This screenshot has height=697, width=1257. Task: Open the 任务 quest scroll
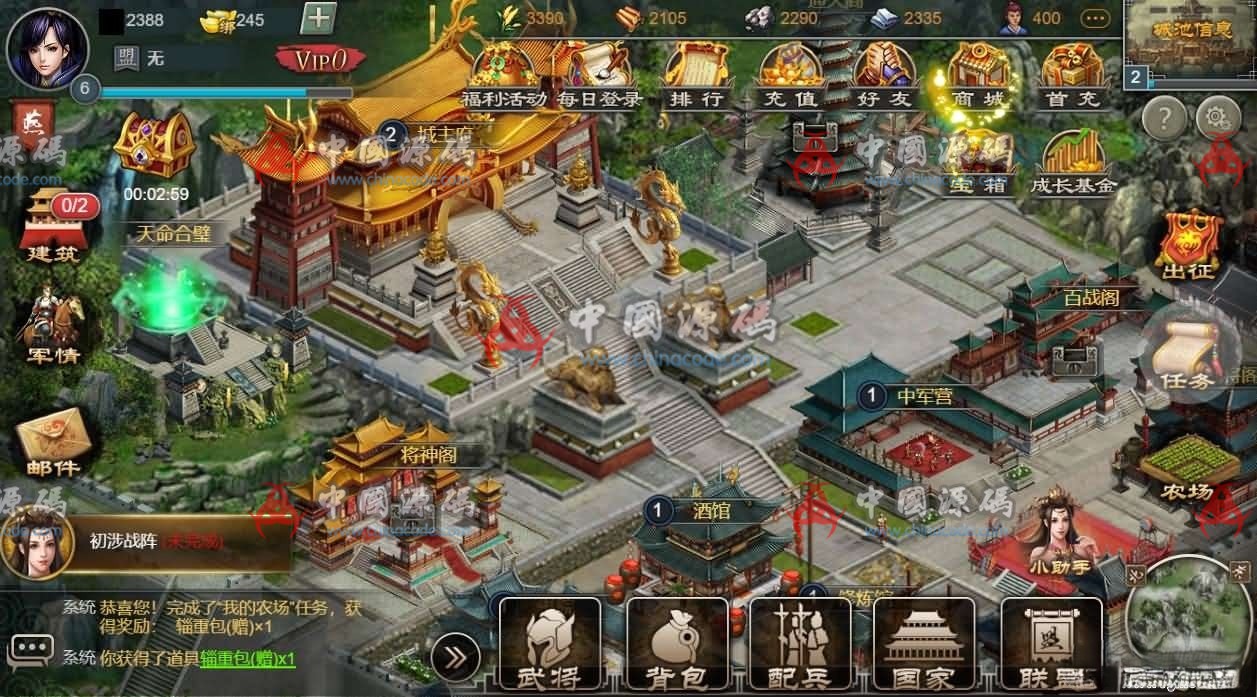pos(1187,354)
